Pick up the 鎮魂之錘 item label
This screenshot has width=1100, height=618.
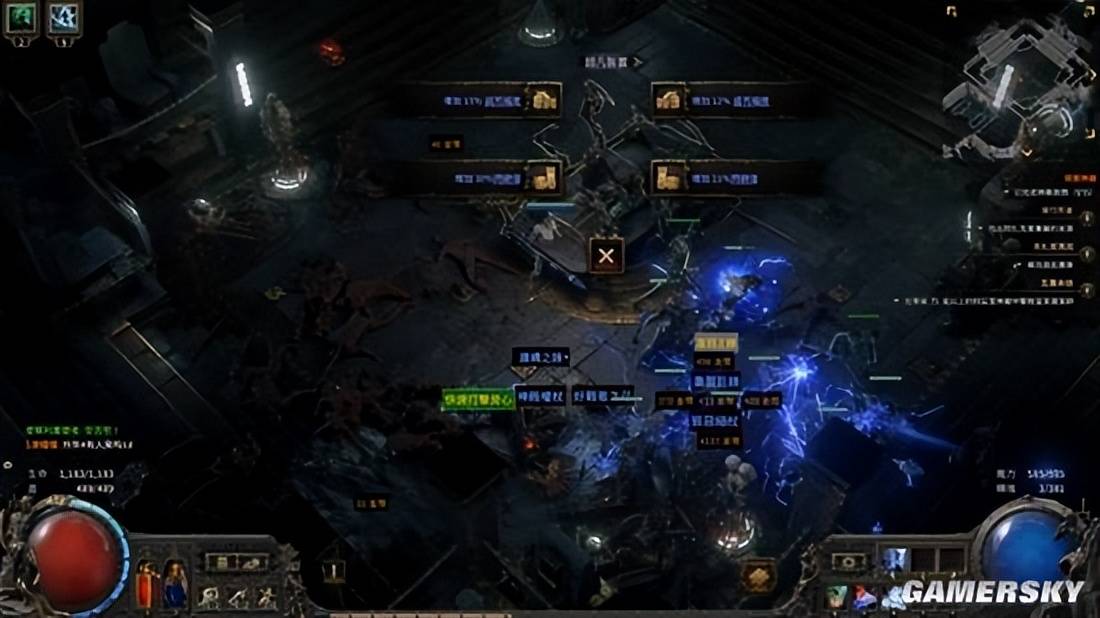541,357
